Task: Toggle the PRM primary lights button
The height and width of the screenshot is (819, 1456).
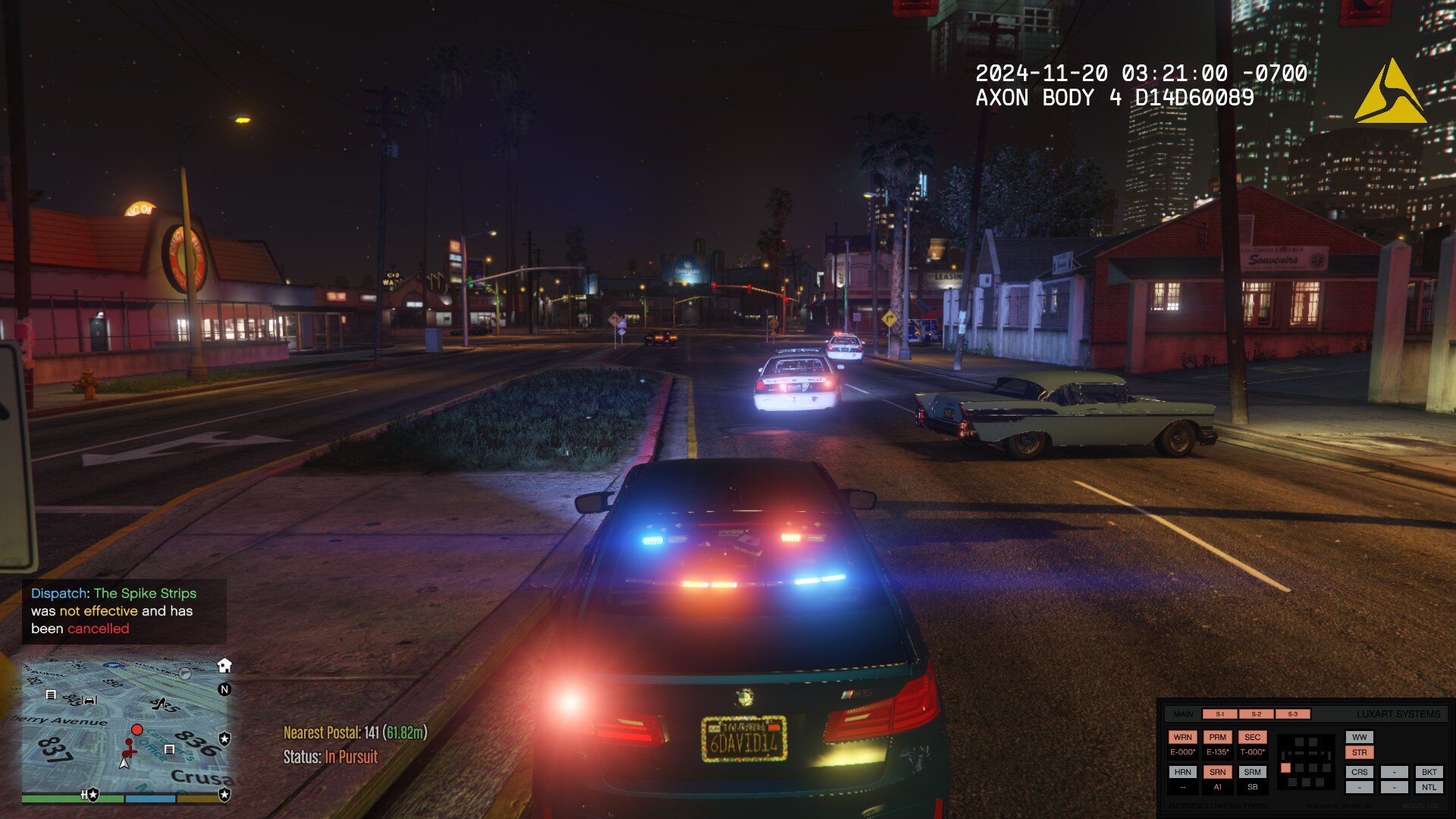Action: [x=1217, y=737]
